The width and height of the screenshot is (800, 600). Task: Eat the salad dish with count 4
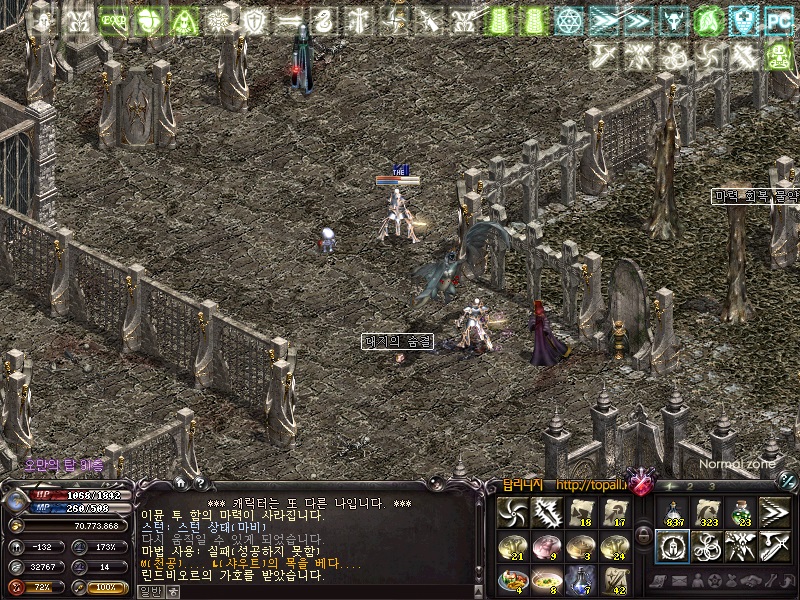(x=513, y=579)
